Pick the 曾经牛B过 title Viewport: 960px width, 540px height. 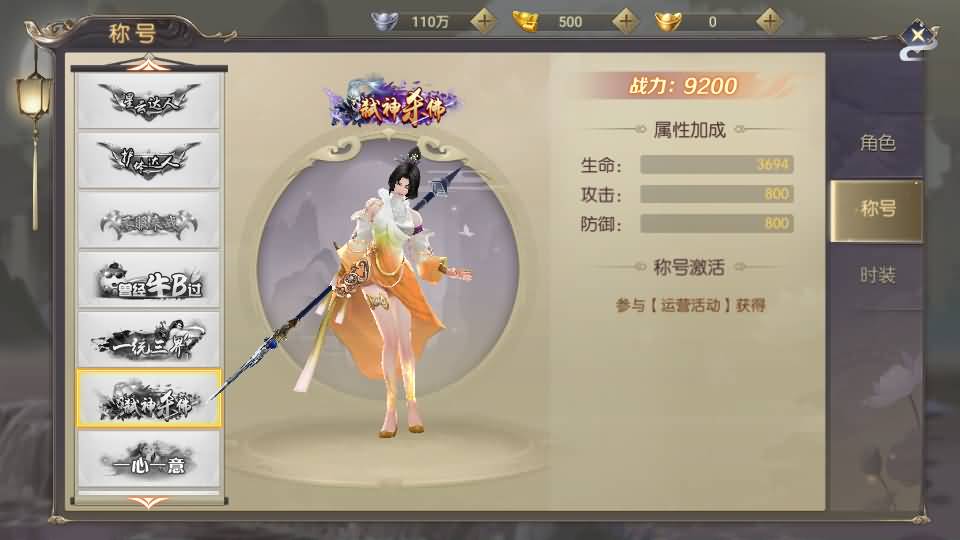149,282
